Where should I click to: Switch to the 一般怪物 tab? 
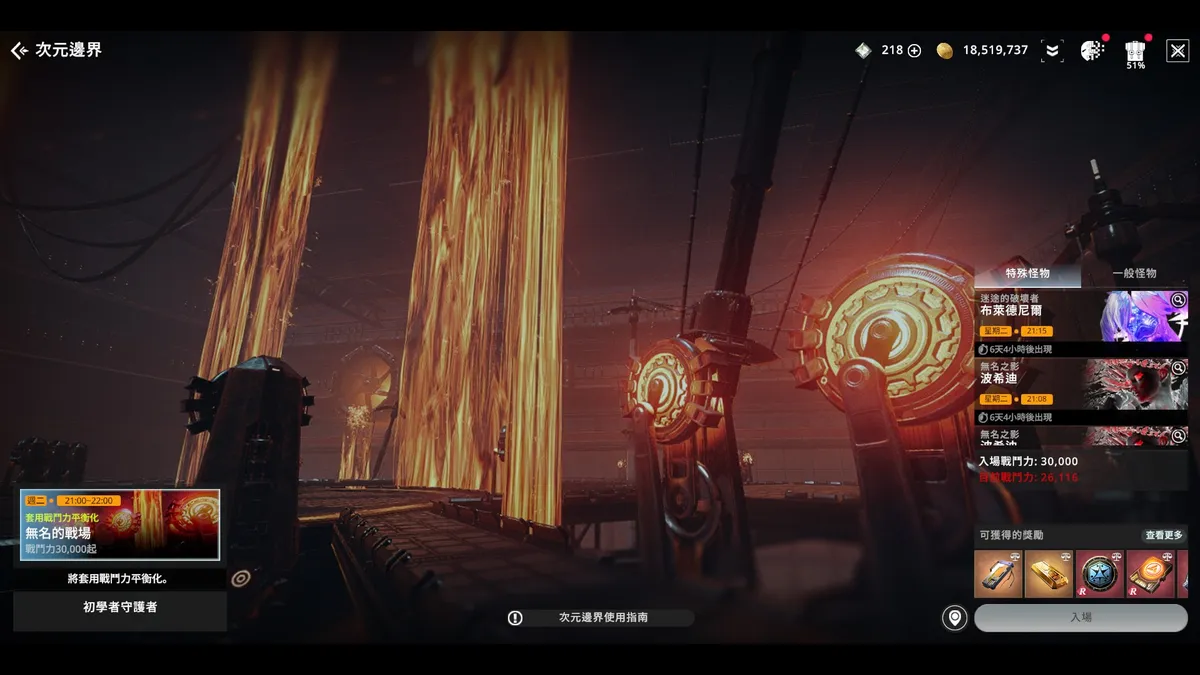[x=1134, y=273]
